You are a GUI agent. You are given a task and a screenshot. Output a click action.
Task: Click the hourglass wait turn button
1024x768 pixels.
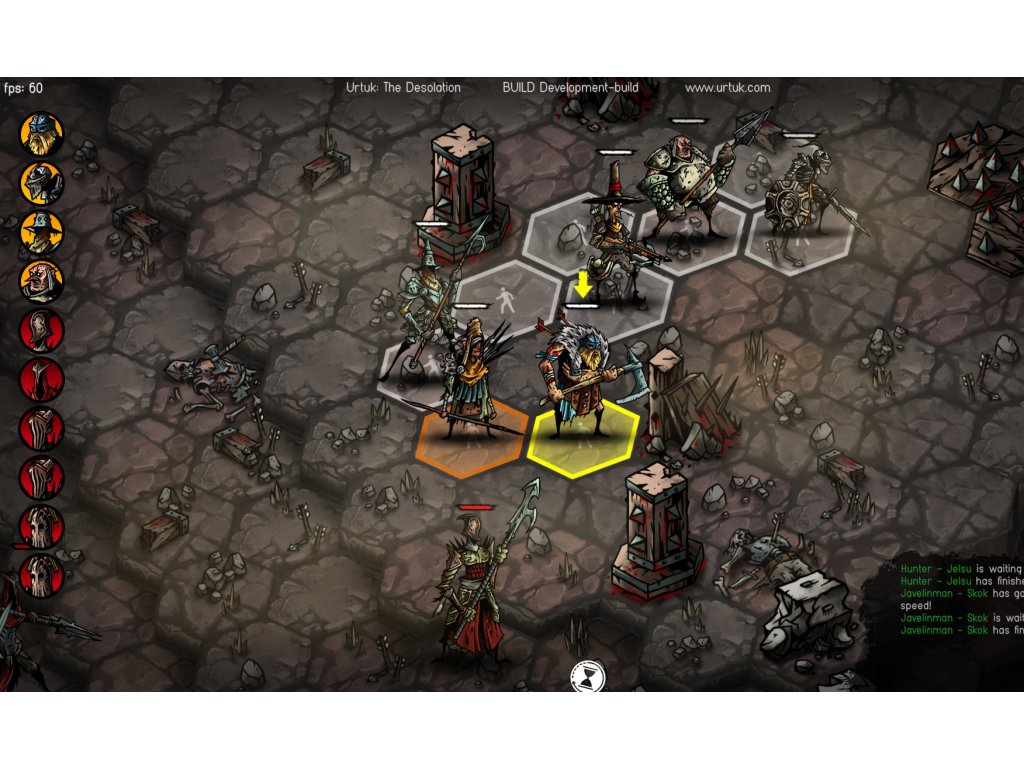[584, 677]
